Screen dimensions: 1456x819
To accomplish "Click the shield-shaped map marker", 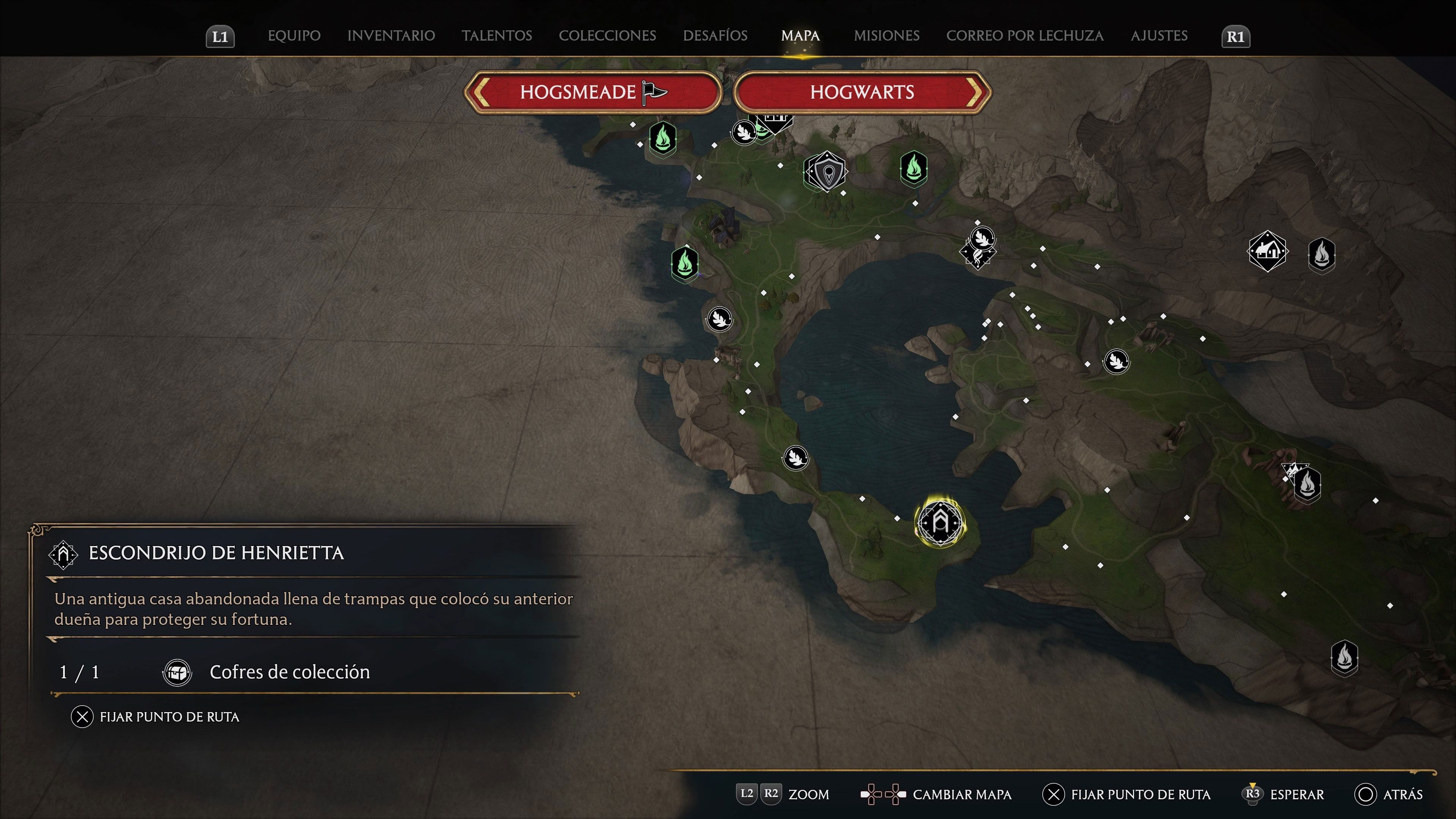I will tap(826, 172).
